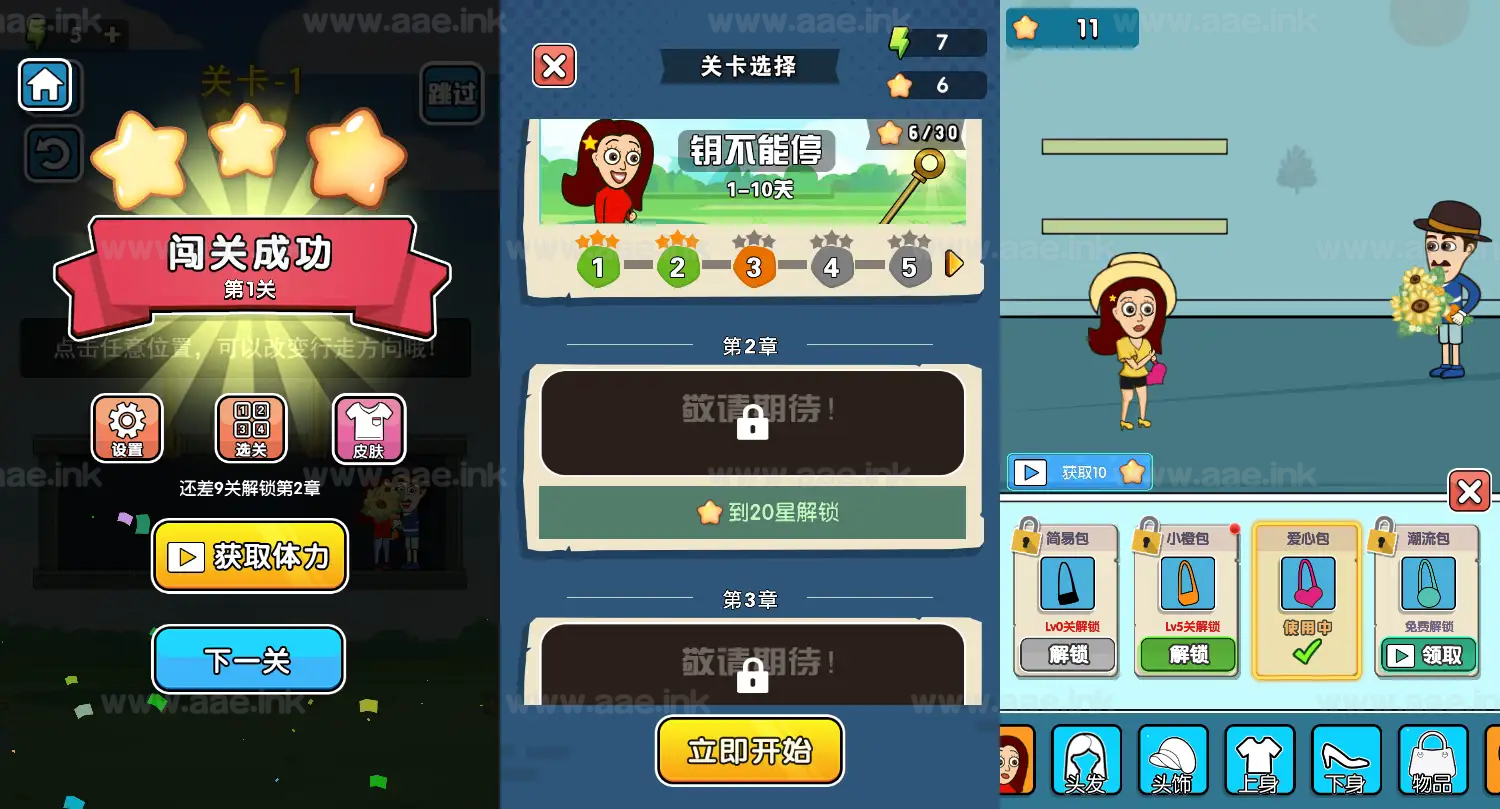Screen dimensions: 1500x809
Task: Click the yellow arrow to see more levels
Action: pos(953,264)
